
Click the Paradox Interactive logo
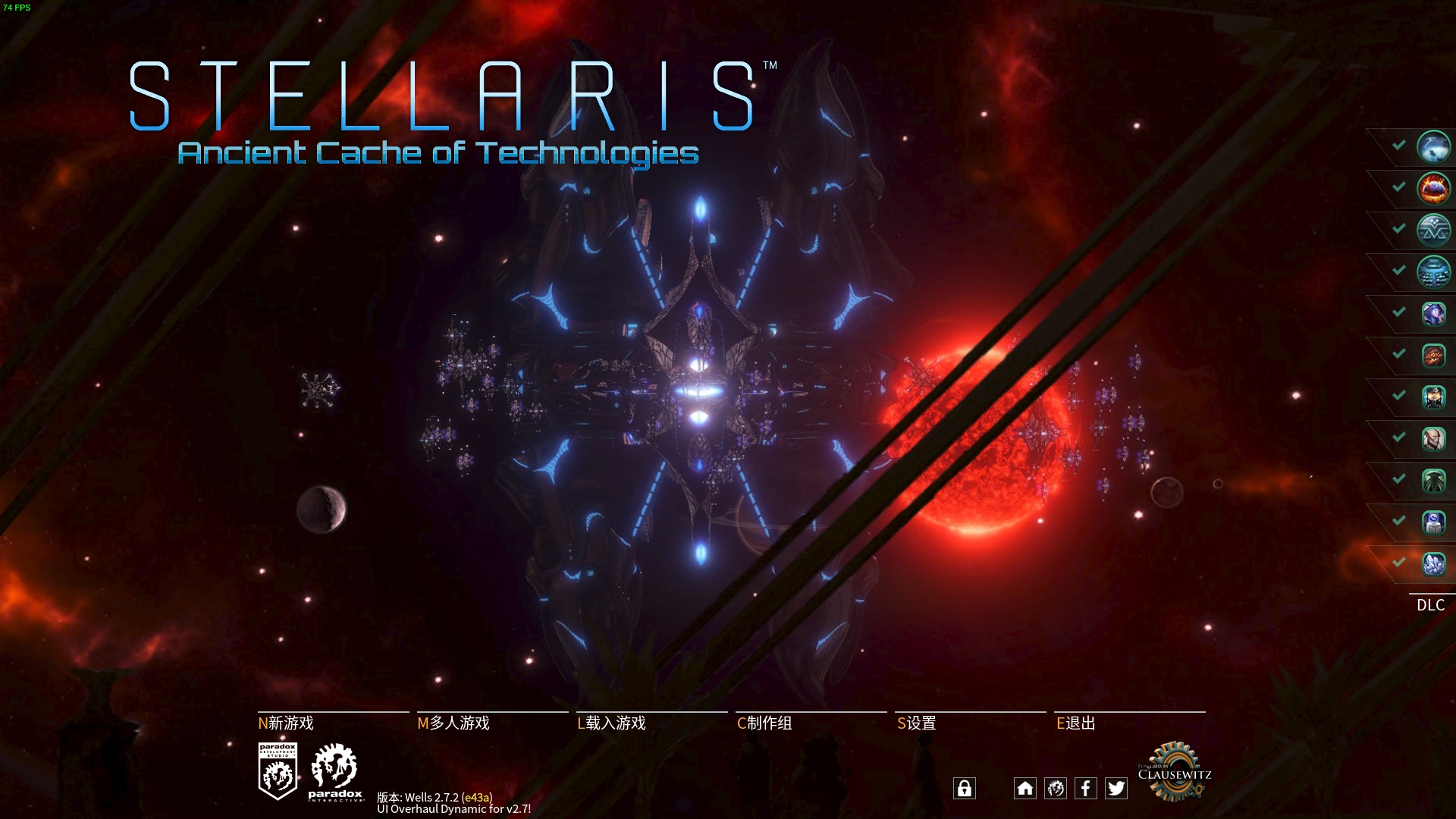[335, 773]
